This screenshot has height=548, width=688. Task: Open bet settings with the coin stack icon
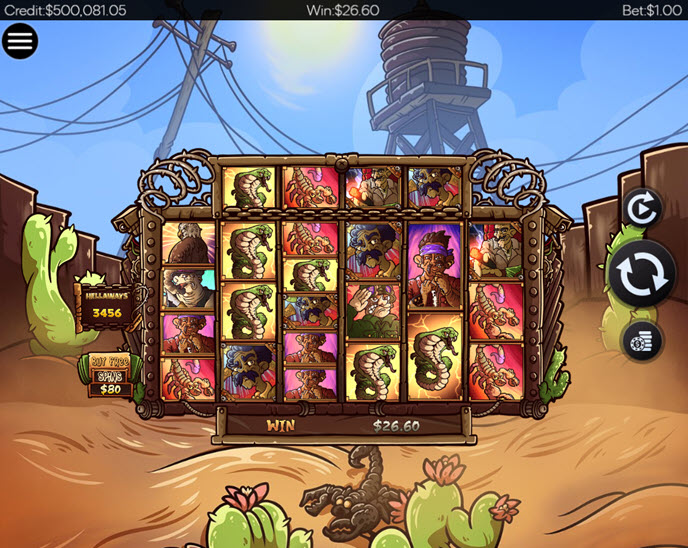[x=641, y=341]
